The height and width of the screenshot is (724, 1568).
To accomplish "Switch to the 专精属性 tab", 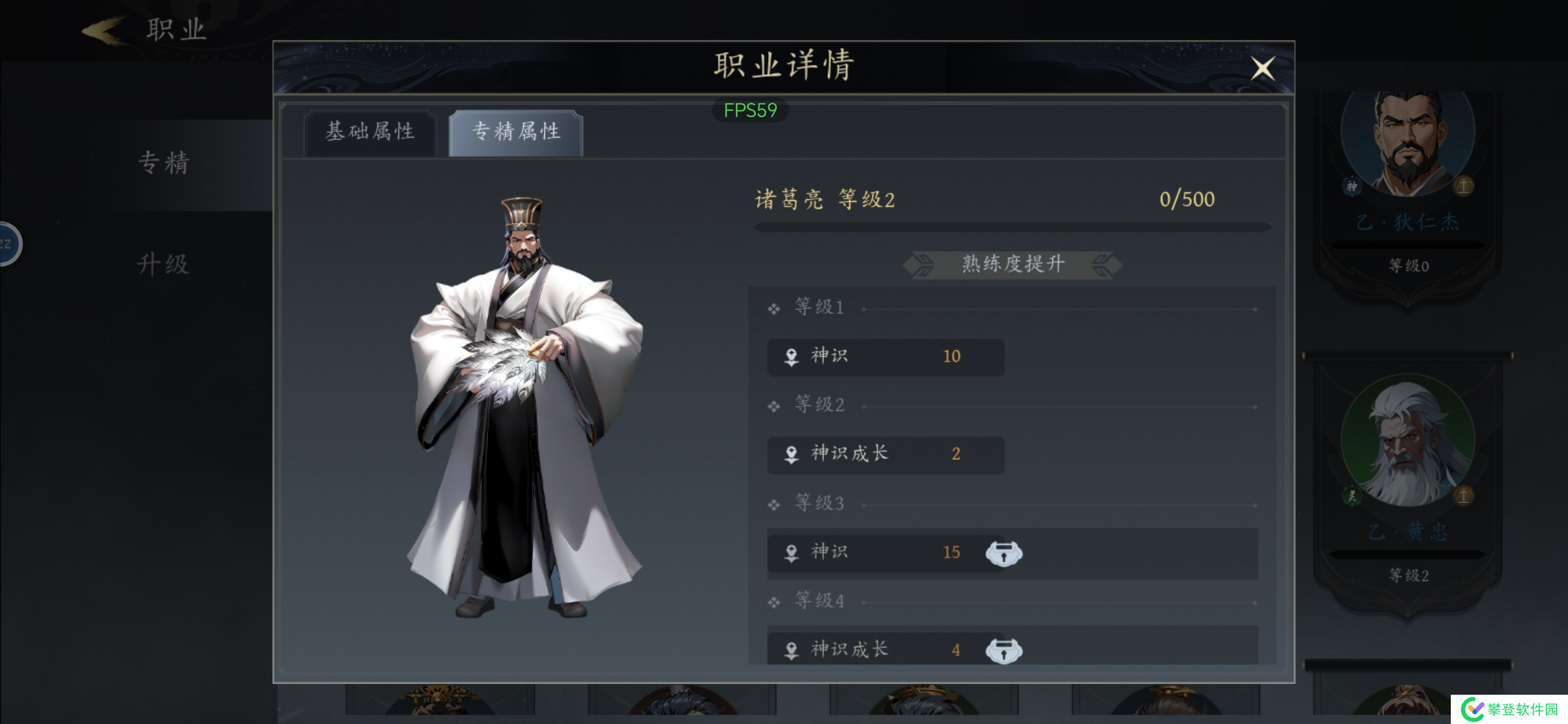I will point(515,131).
